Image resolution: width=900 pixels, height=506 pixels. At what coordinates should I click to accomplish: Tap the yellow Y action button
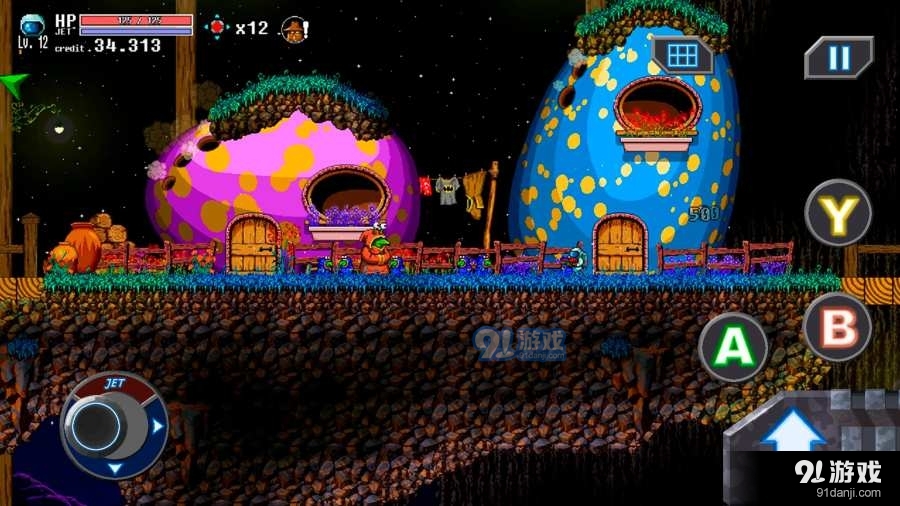click(838, 212)
